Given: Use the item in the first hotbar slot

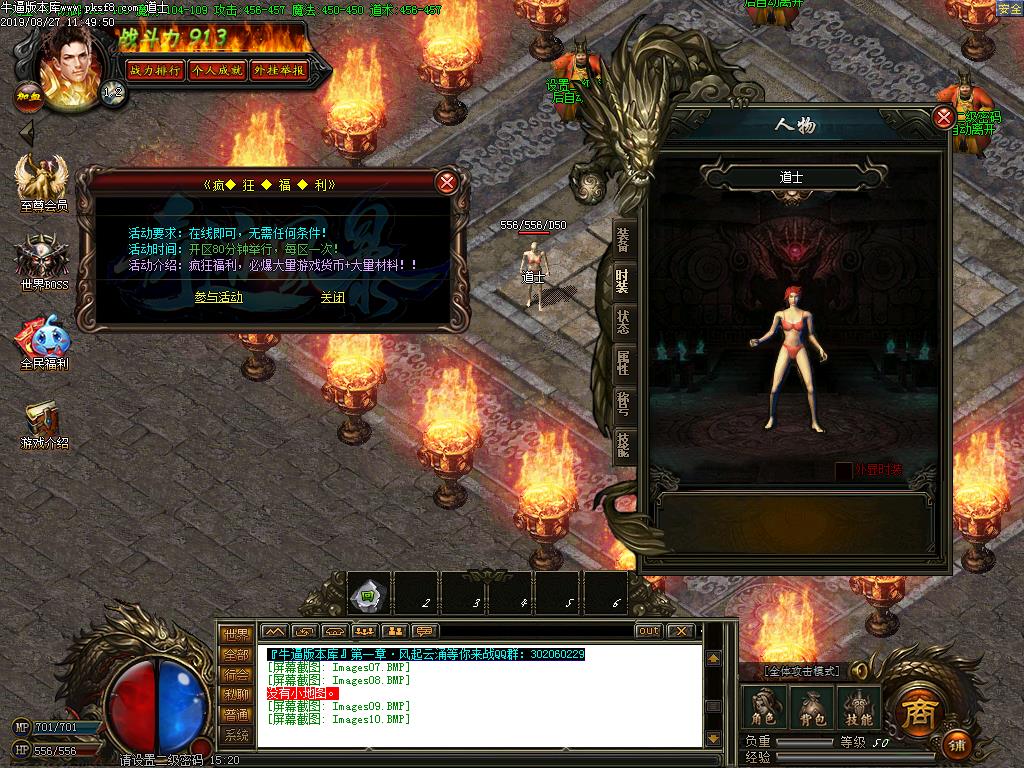Looking at the screenshot, I should coord(367,594).
